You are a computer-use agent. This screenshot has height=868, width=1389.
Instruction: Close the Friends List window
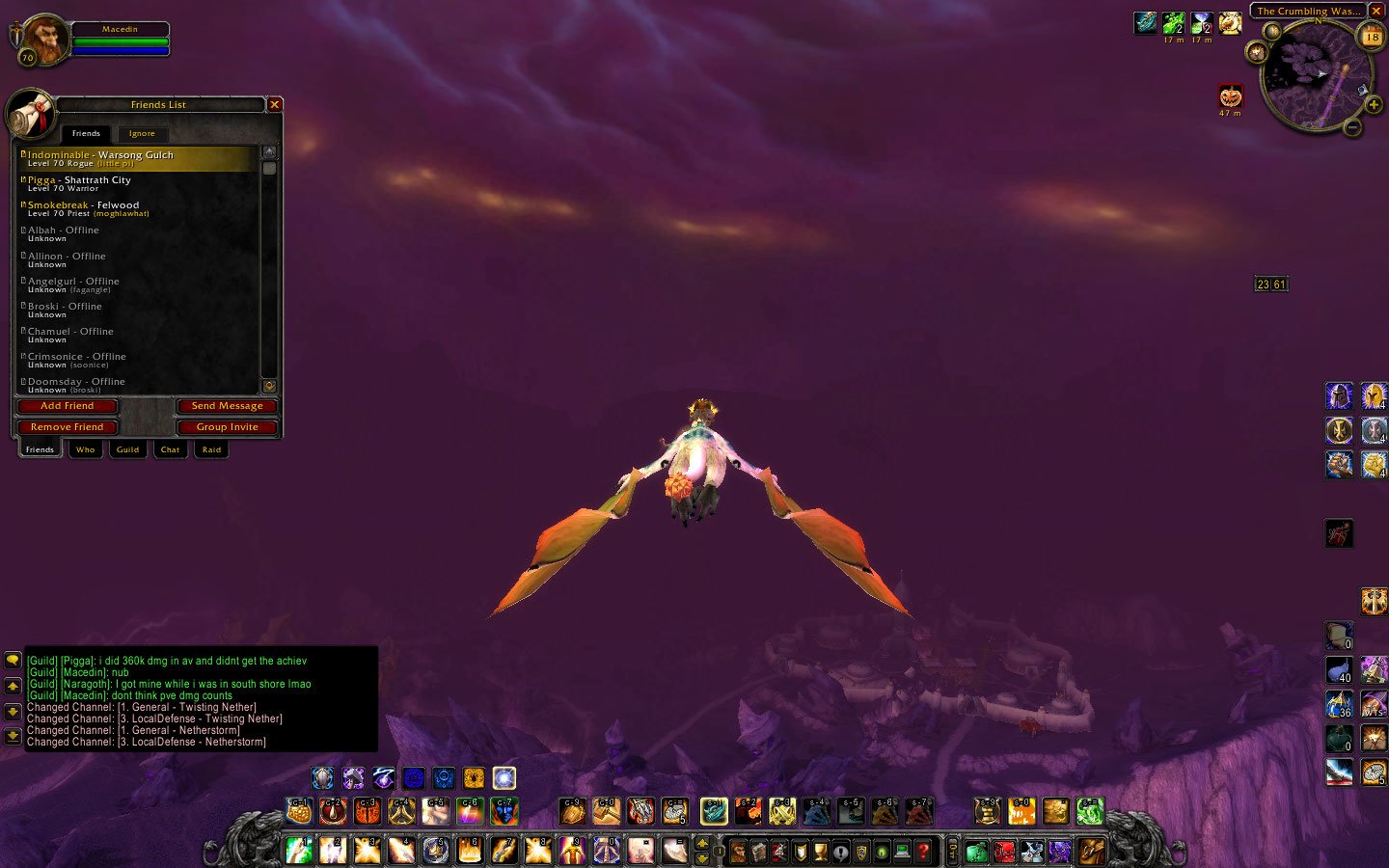[275, 104]
